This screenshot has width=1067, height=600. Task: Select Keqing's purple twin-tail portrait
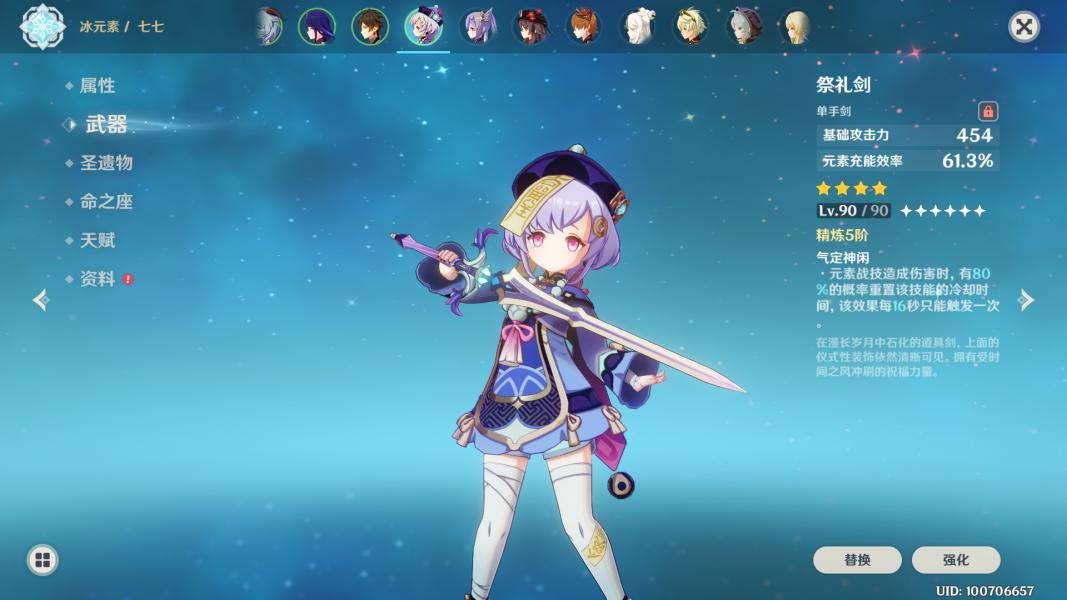click(477, 27)
